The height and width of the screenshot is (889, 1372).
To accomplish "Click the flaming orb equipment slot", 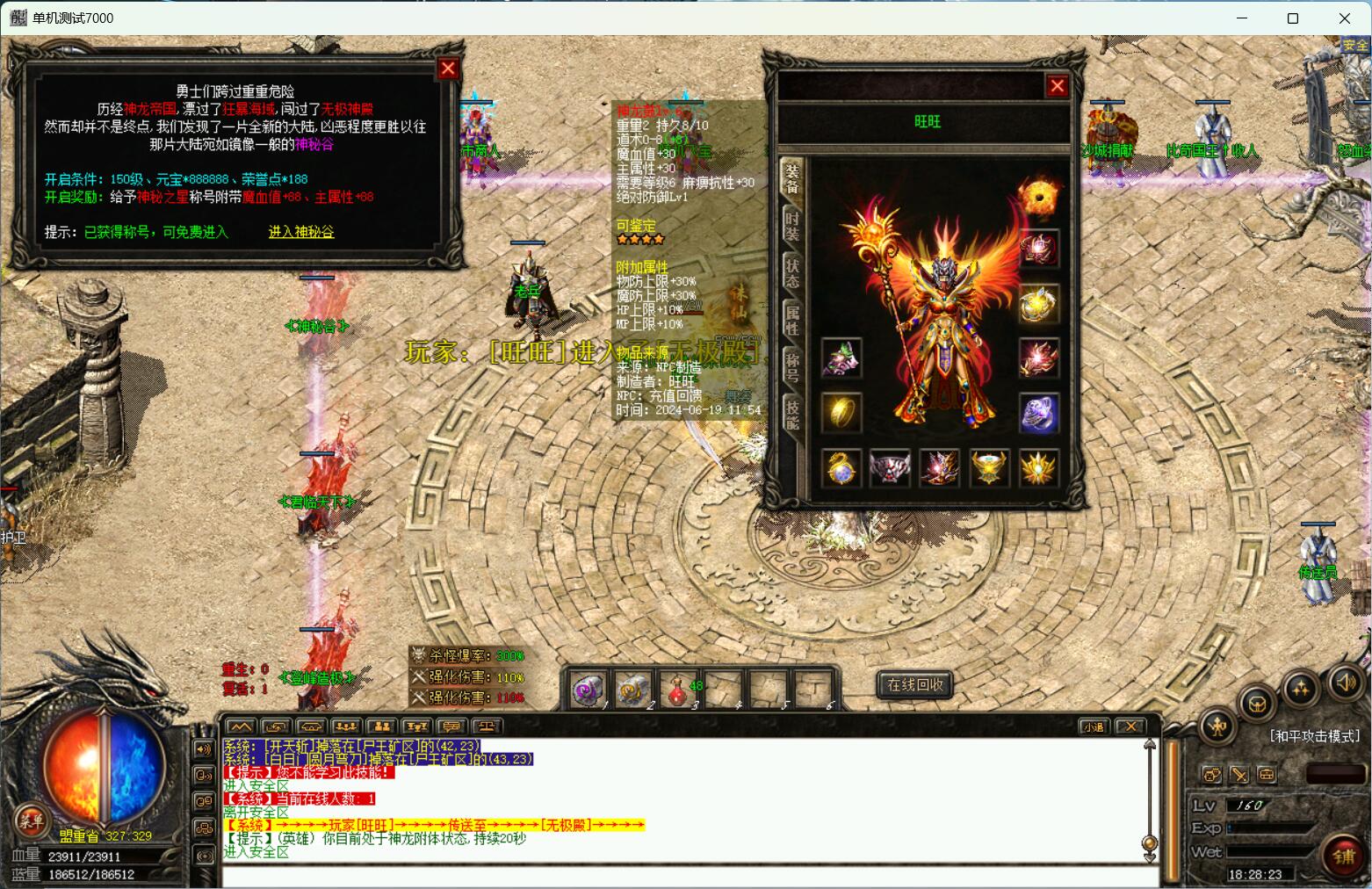I will tap(1038, 196).
